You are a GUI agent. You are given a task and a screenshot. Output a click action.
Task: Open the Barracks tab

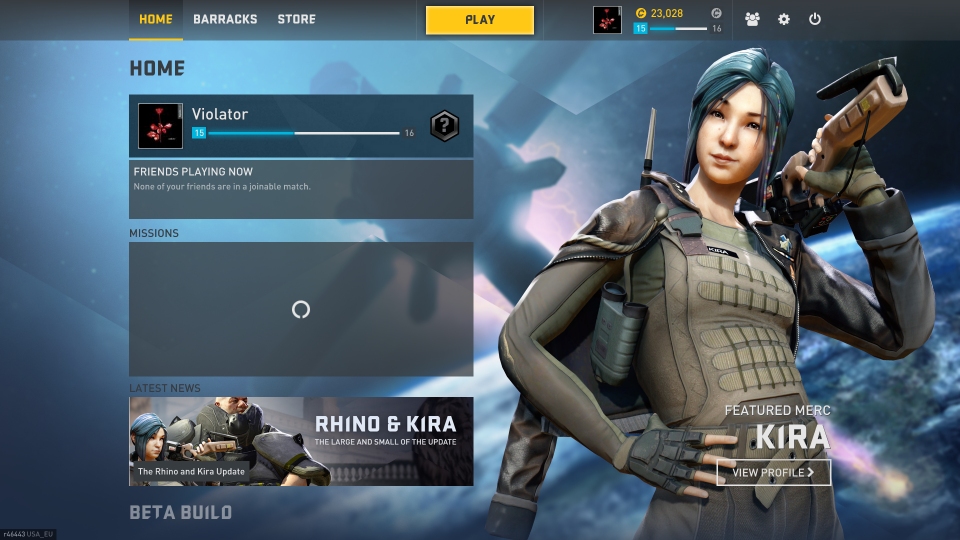click(225, 19)
